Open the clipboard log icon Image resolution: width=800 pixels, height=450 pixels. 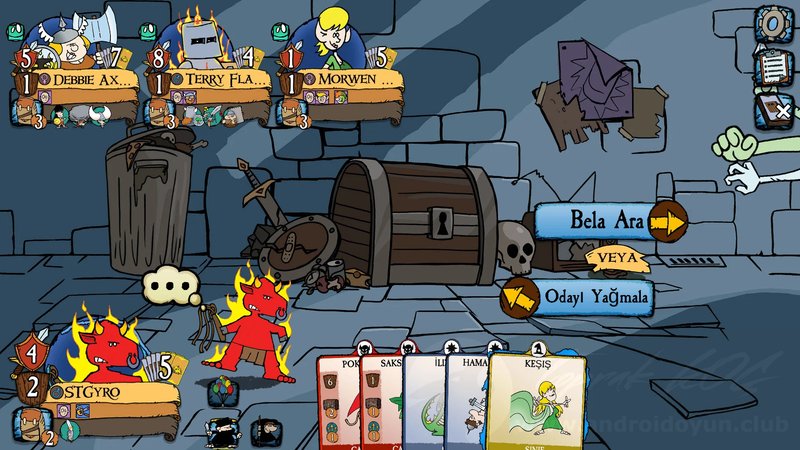tap(771, 64)
